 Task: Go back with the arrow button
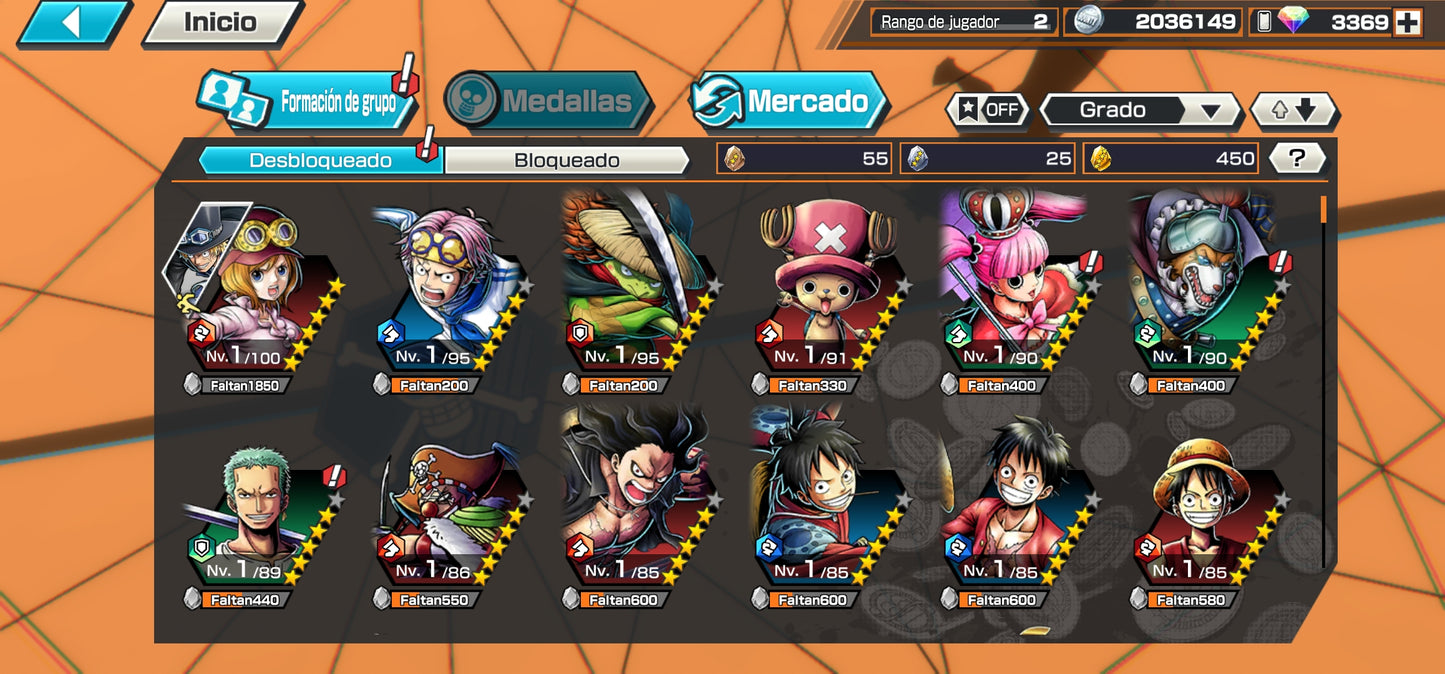71,22
